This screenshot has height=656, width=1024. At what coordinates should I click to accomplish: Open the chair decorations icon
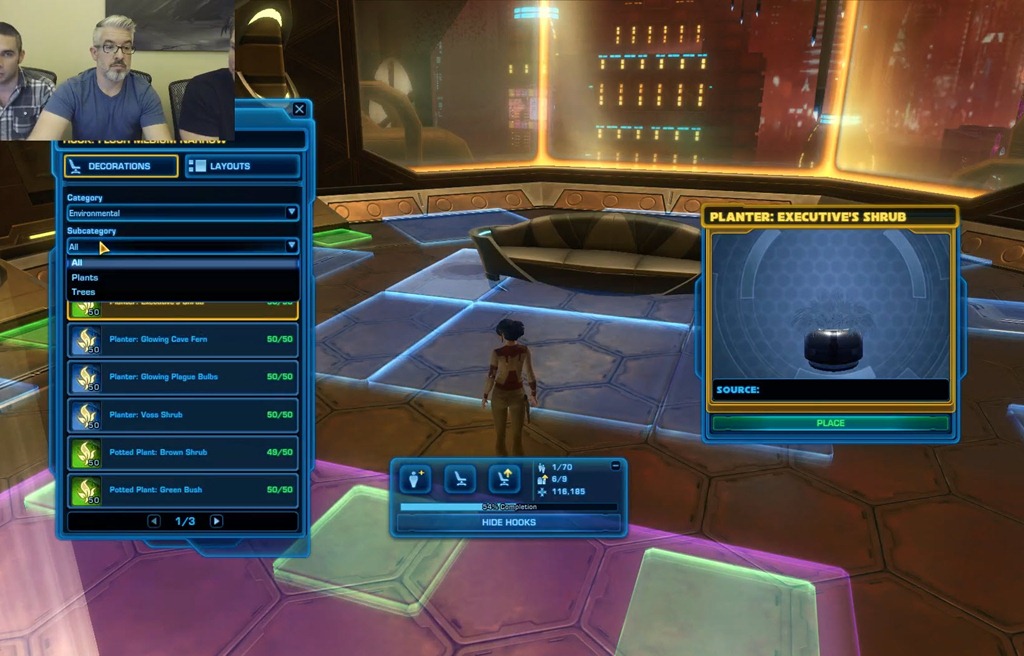(459, 479)
